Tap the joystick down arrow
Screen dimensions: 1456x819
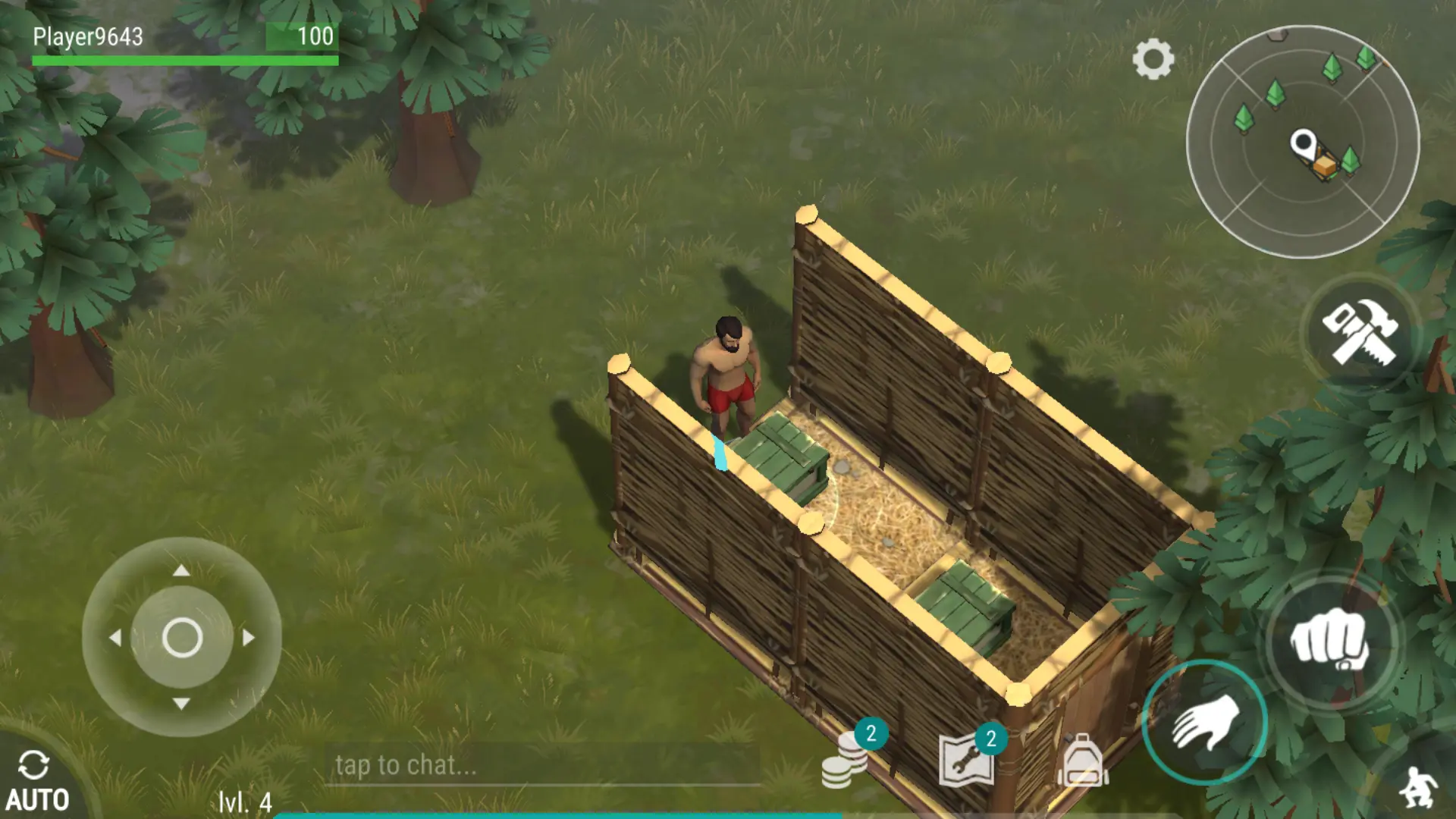(x=181, y=704)
